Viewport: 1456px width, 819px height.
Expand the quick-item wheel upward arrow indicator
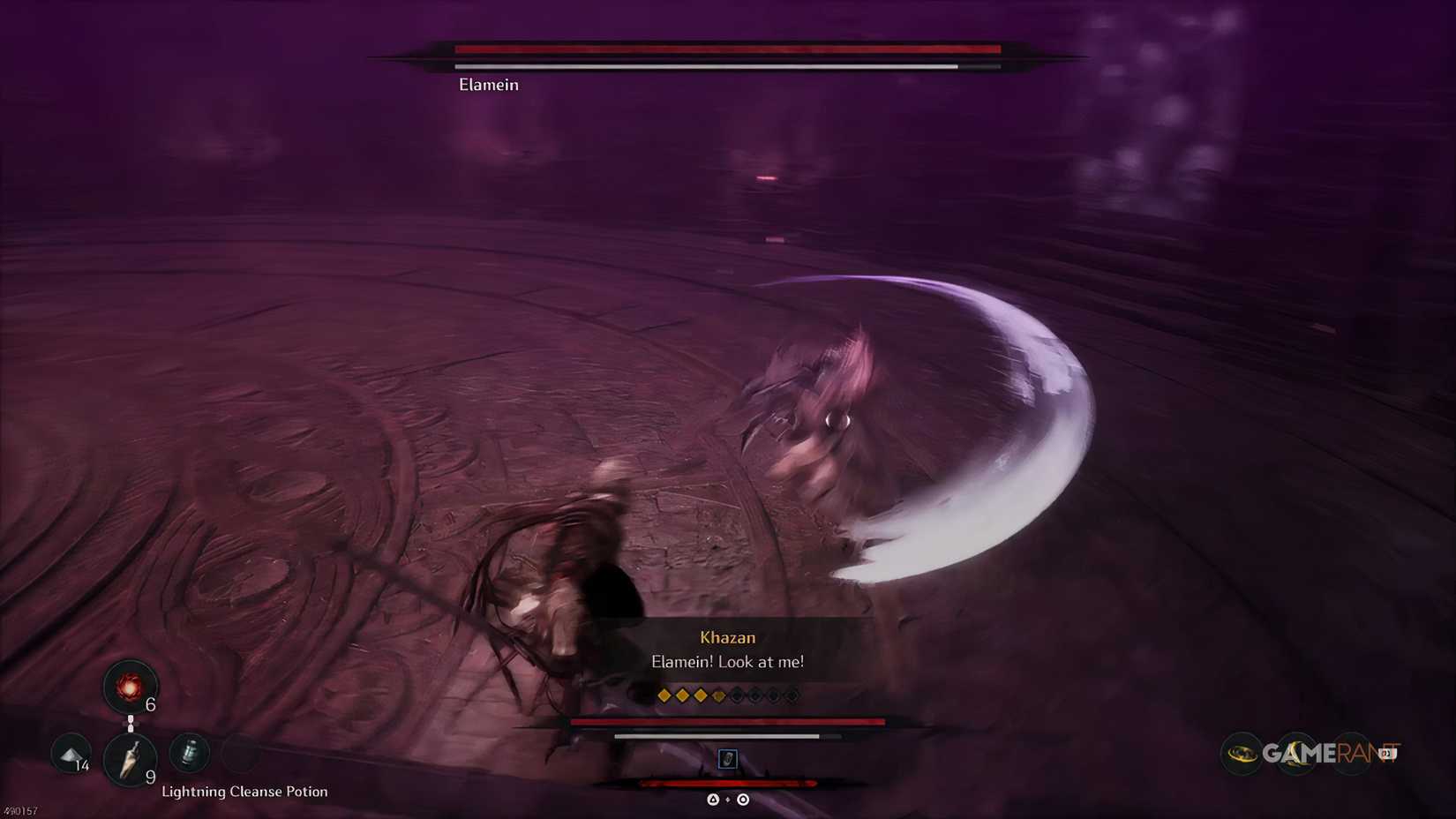[131, 719]
